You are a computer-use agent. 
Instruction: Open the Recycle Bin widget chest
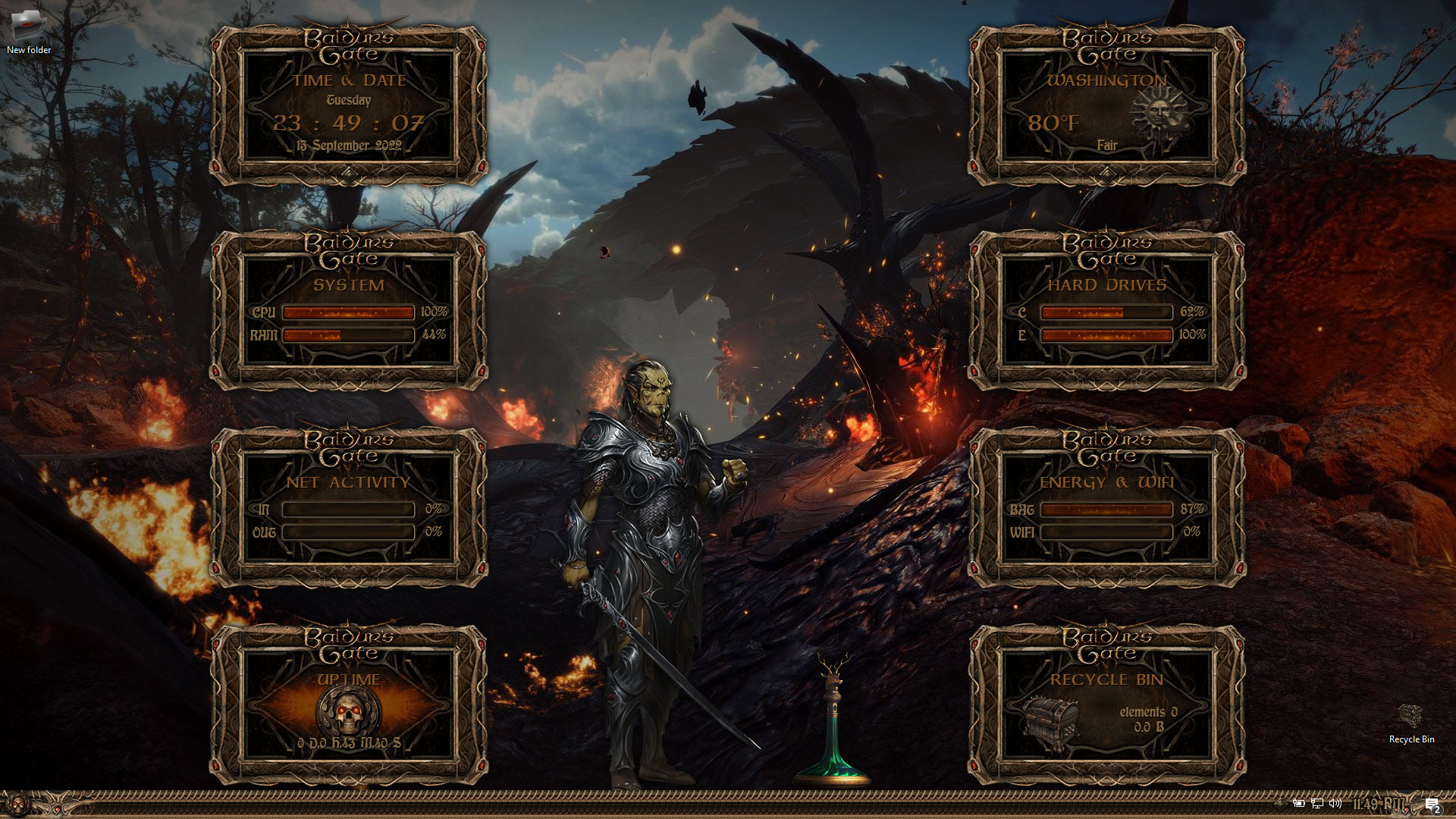1051,720
